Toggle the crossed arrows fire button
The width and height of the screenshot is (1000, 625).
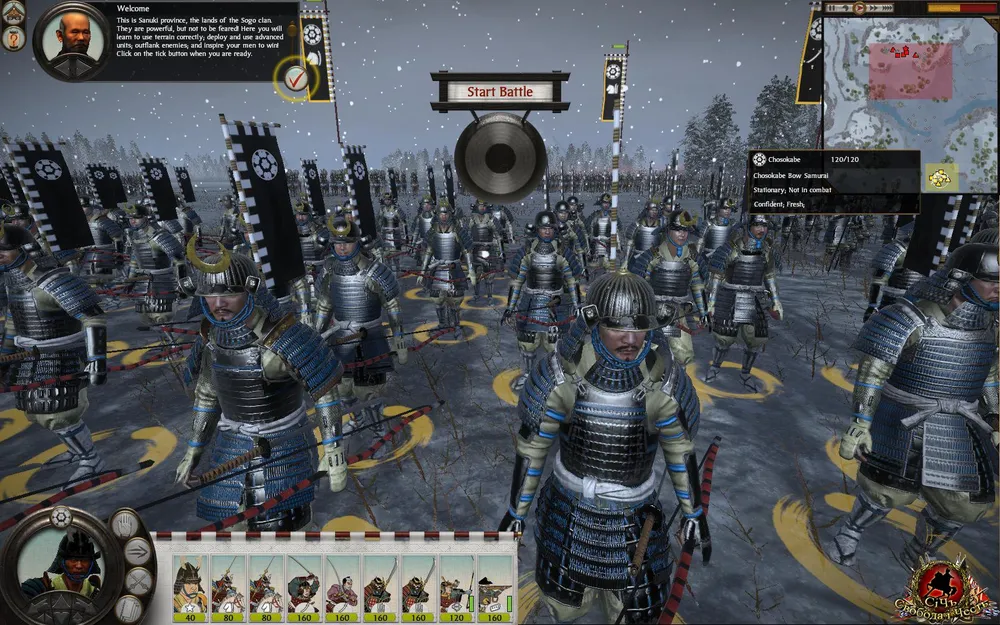[x=138, y=581]
